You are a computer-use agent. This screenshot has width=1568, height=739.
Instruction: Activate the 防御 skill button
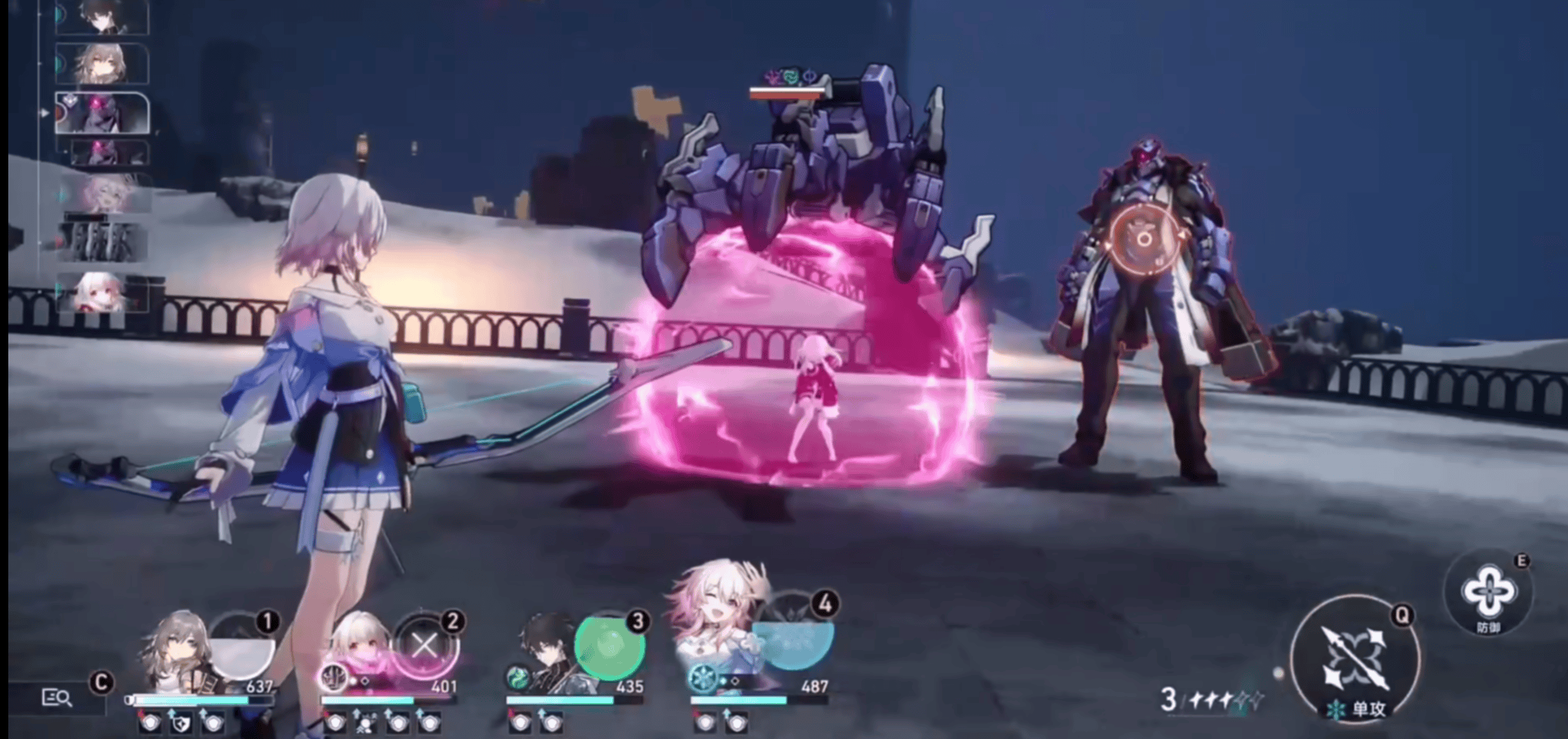point(1489,593)
